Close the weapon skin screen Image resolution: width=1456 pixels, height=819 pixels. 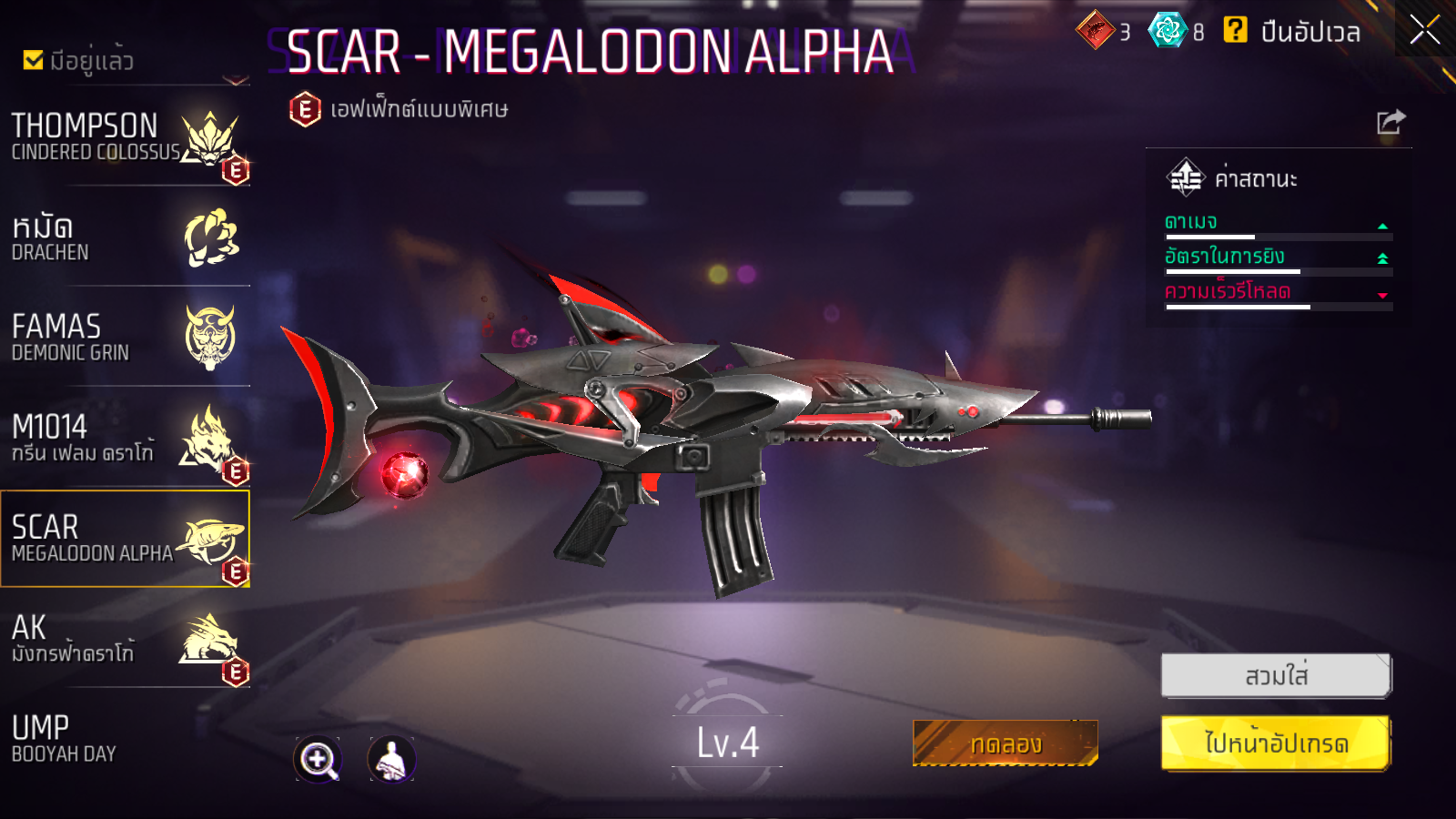[x=1424, y=30]
